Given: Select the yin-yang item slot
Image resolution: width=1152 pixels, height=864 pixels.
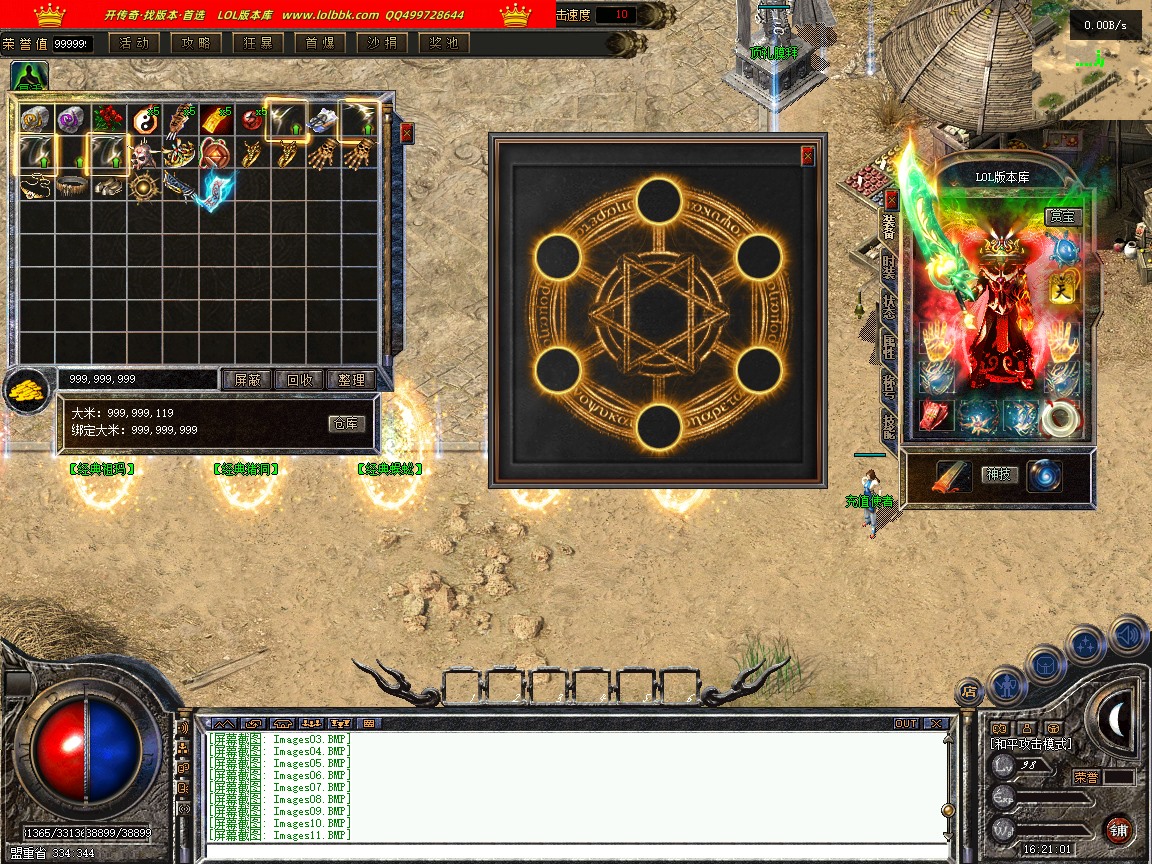Looking at the screenshot, I should pyautogui.click(x=141, y=120).
